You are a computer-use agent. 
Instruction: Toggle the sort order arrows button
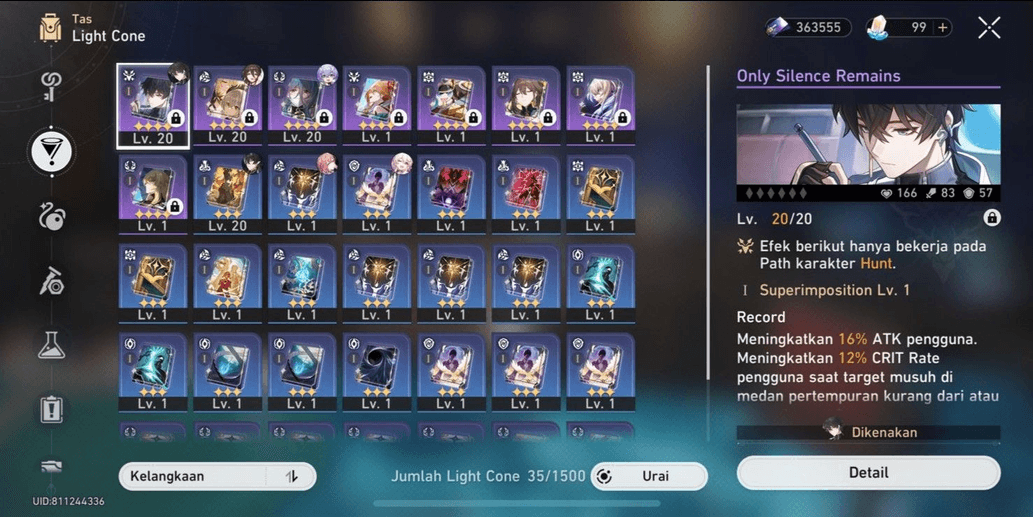click(x=292, y=476)
